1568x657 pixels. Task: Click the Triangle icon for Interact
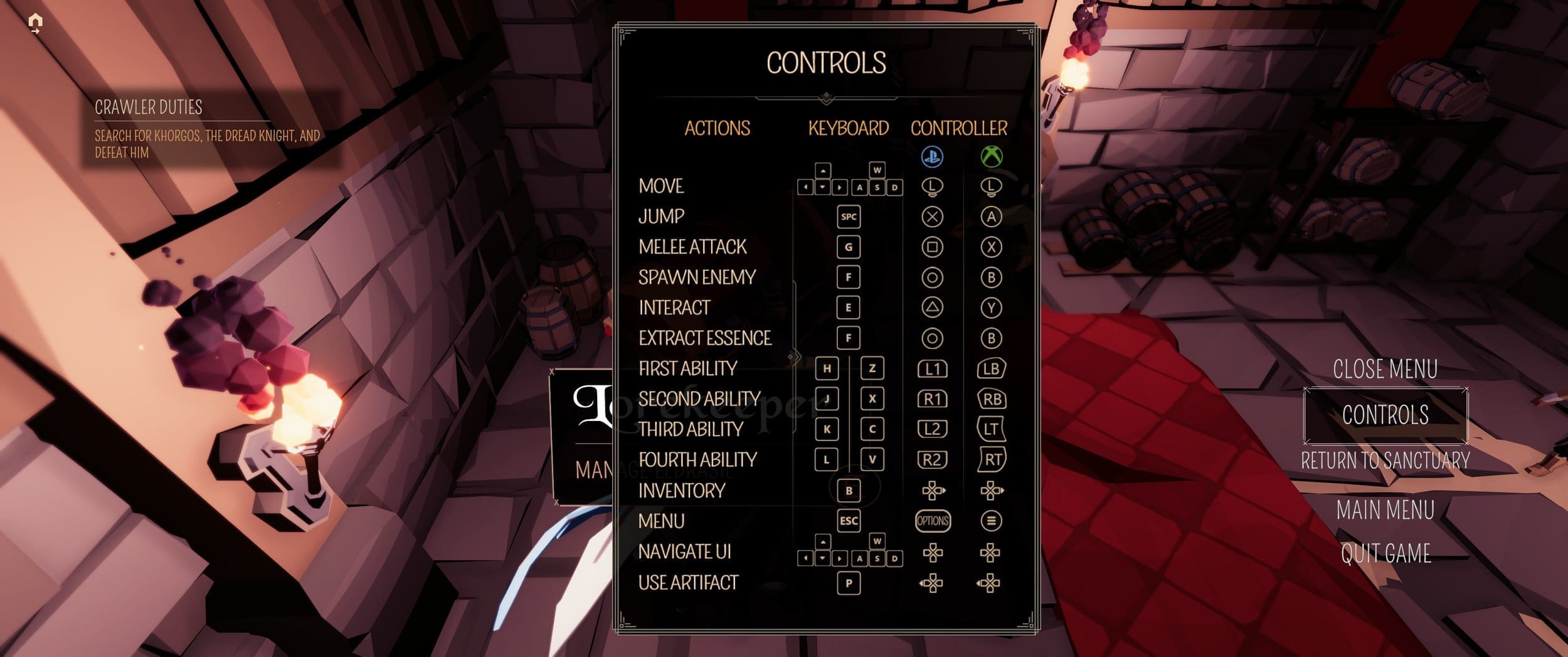(931, 307)
